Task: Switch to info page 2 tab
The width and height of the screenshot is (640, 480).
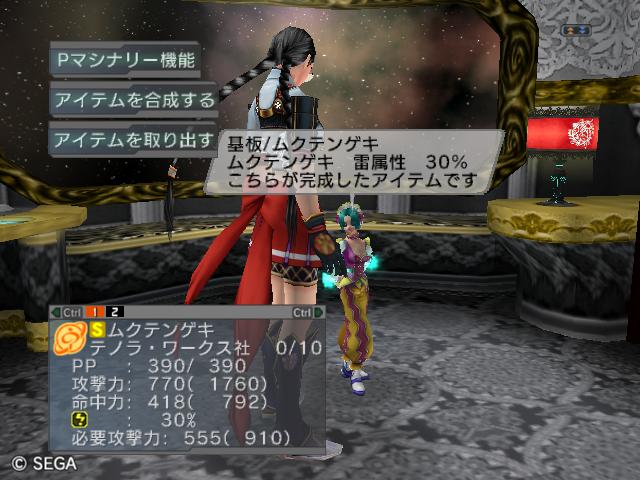Action: [116, 312]
